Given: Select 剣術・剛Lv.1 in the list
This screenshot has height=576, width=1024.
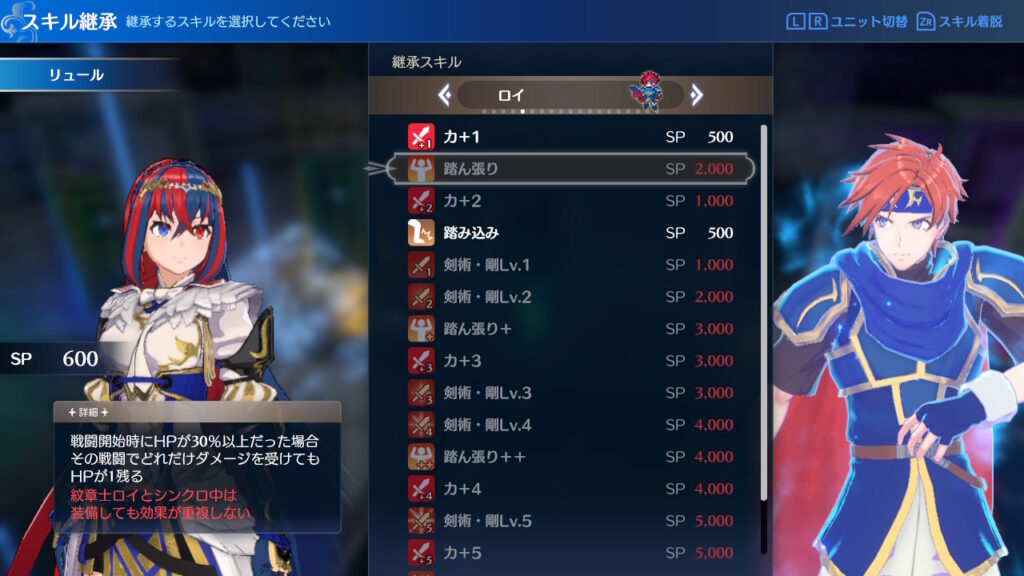Looking at the screenshot, I should [570, 265].
